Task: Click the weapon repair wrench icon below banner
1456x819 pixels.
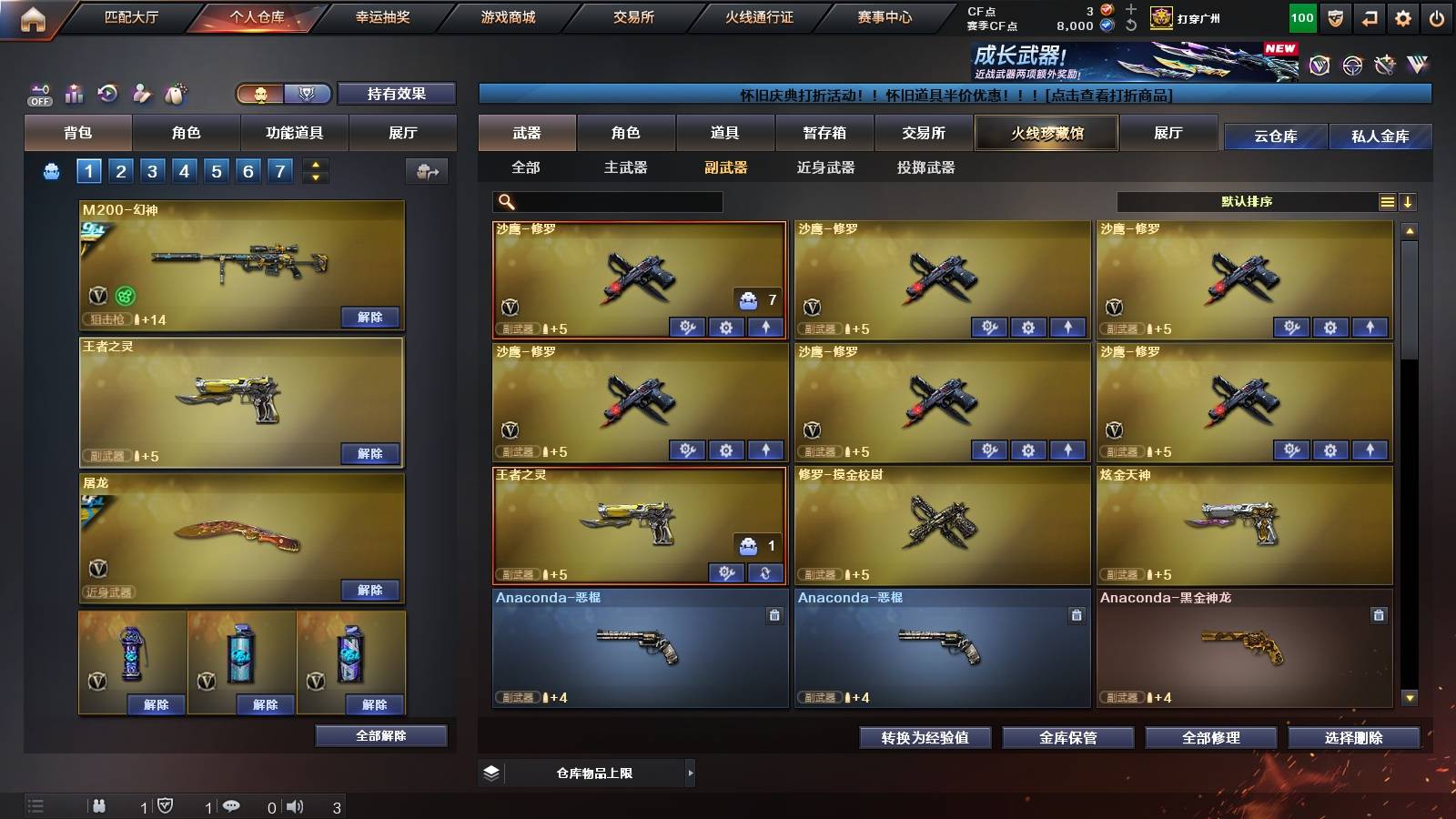Action: (x=1387, y=67)
